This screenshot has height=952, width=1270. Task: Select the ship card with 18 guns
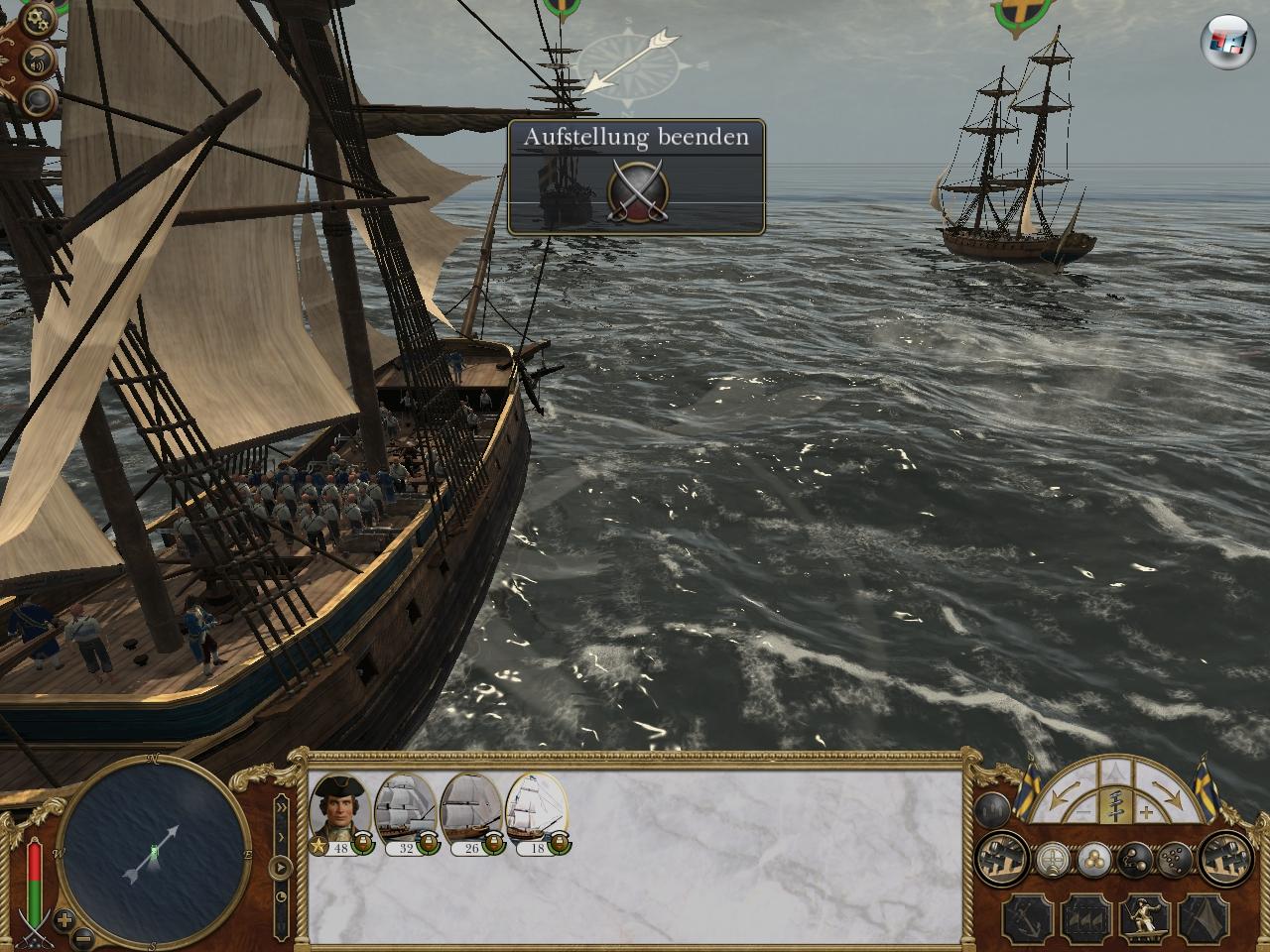[x=536, y=809]
